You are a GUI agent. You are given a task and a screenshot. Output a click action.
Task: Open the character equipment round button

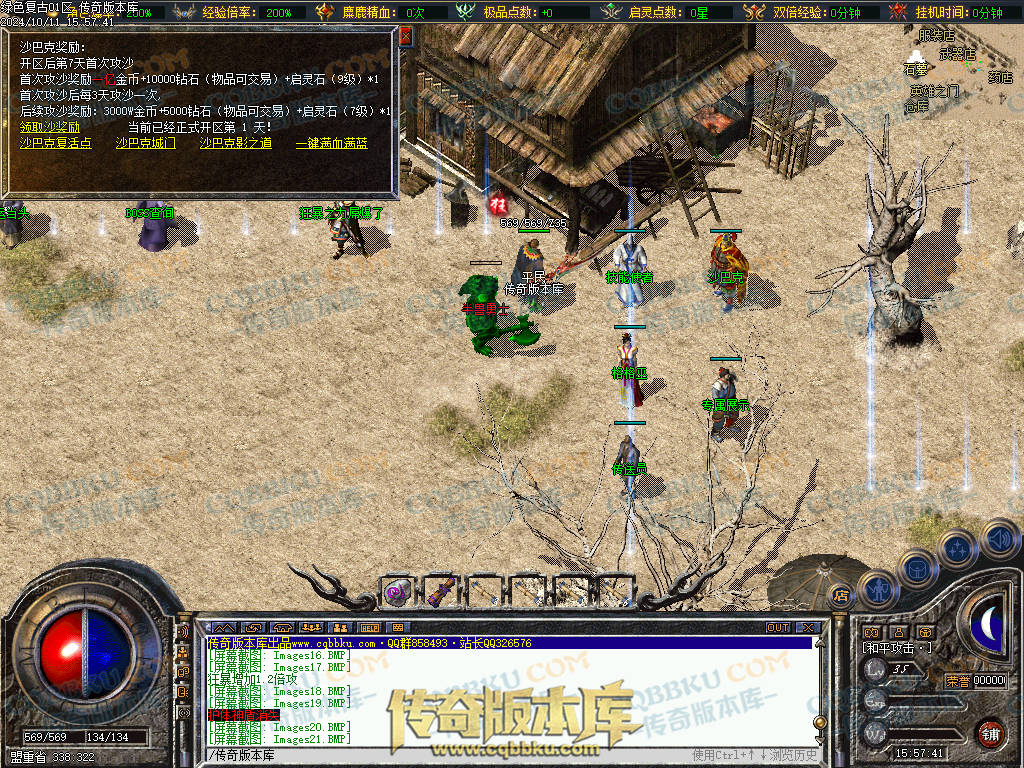877,589
